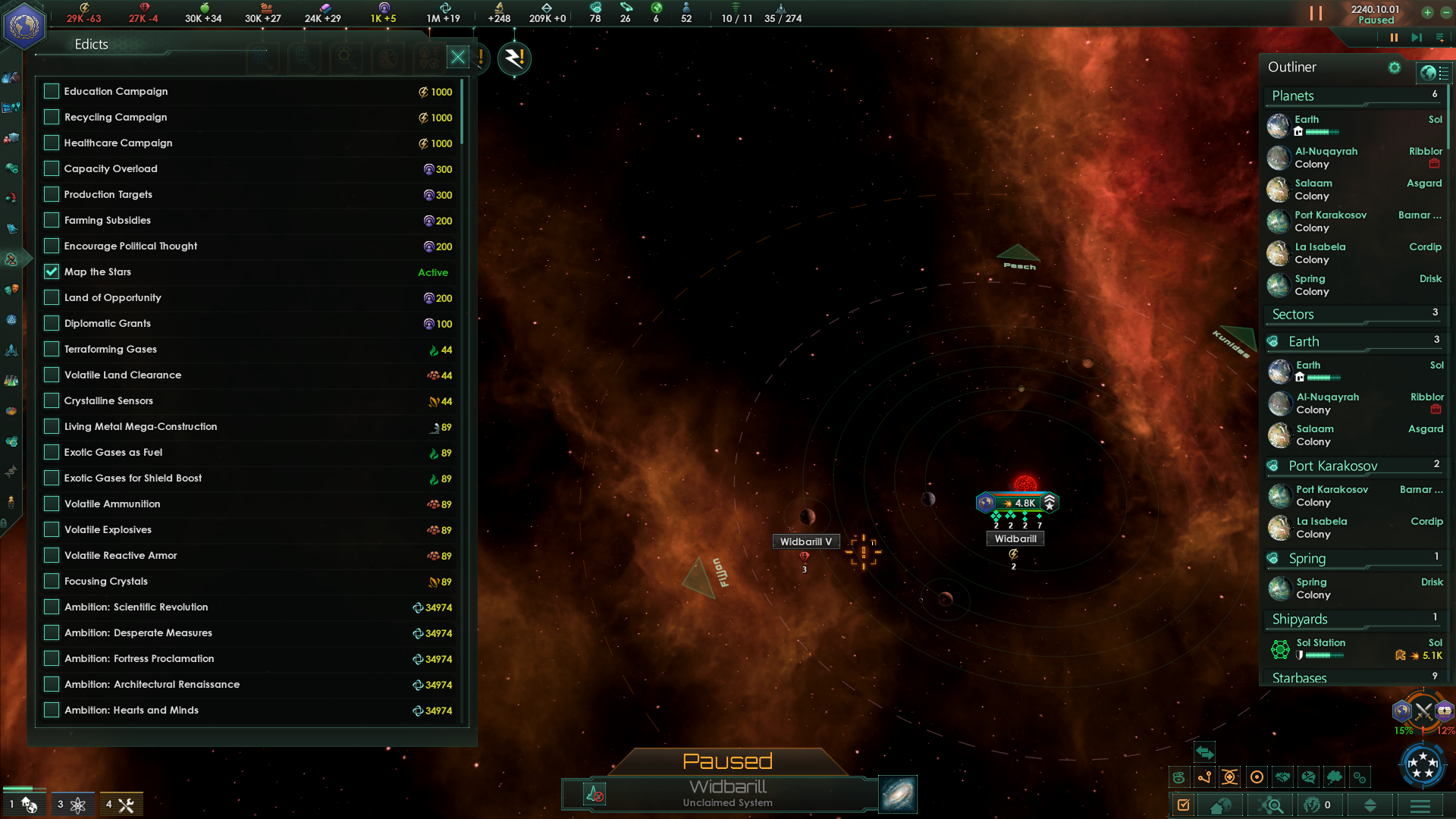Open the empire flag government button
The width and height of the screenshot is (1456, 819).
(24, 26)
